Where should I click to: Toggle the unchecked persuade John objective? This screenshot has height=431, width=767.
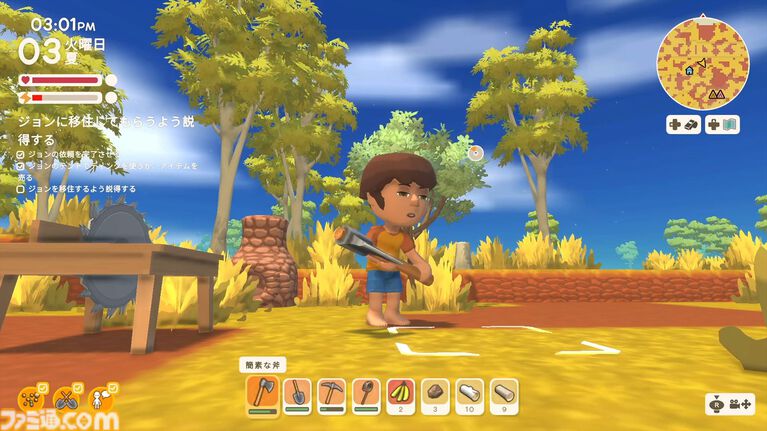pos(22,188)
